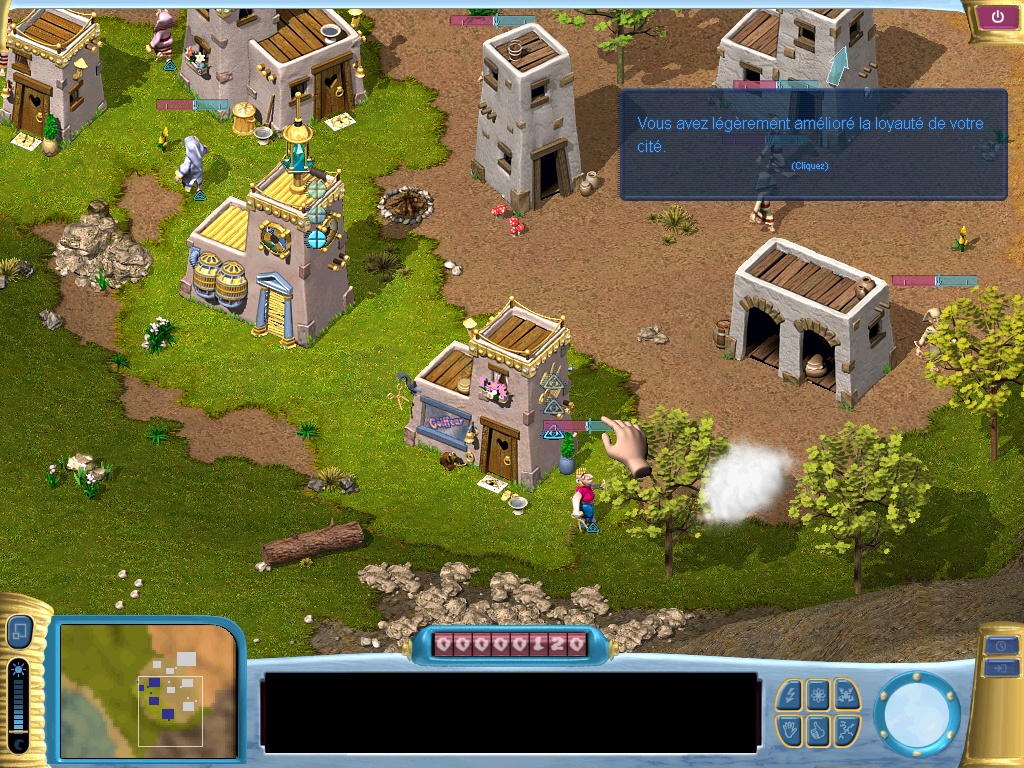Click the round porthole globe
This screenshot has height=768, width=1024.
[917, 713]
